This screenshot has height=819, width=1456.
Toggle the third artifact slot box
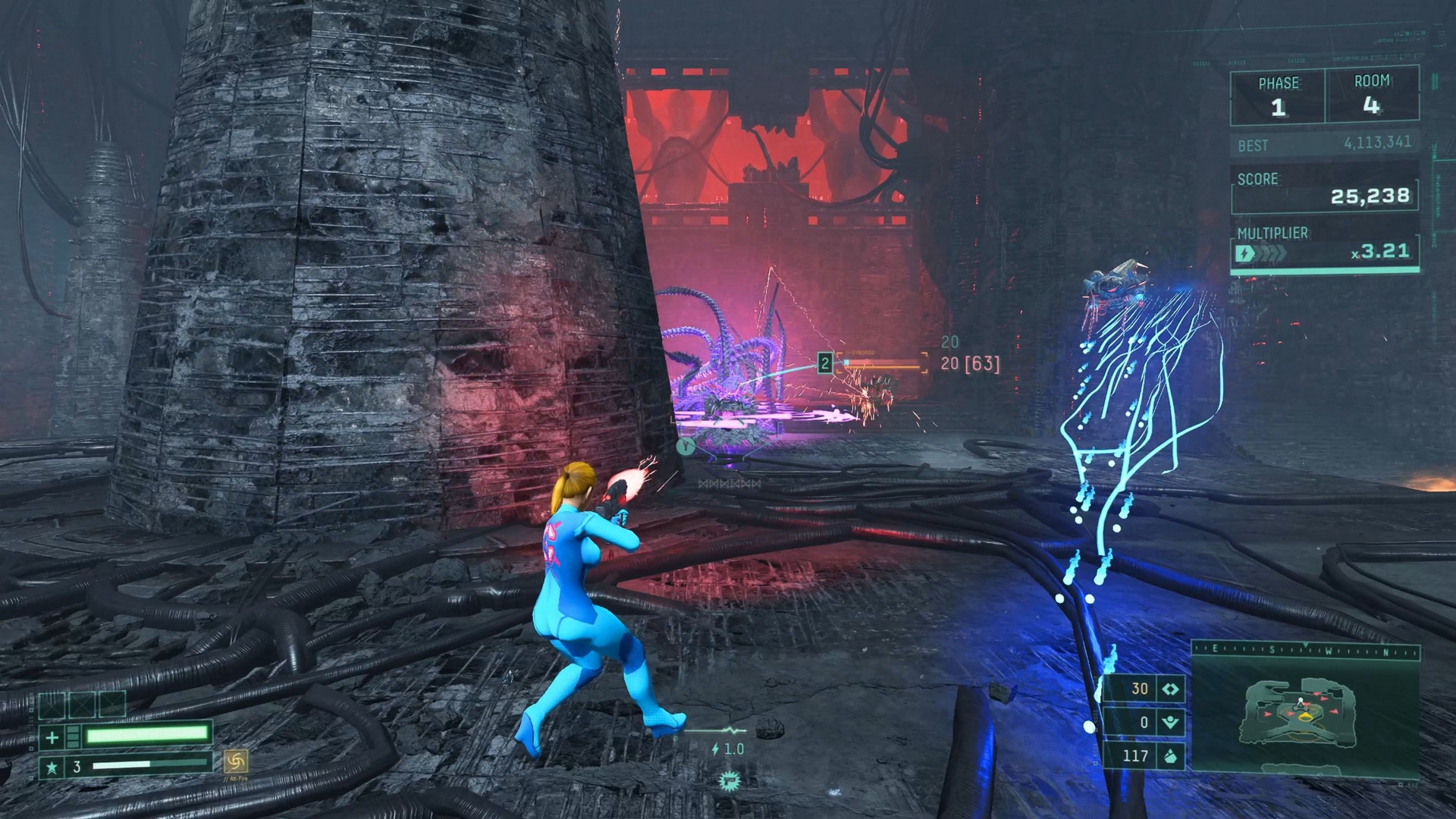point(112,704)
